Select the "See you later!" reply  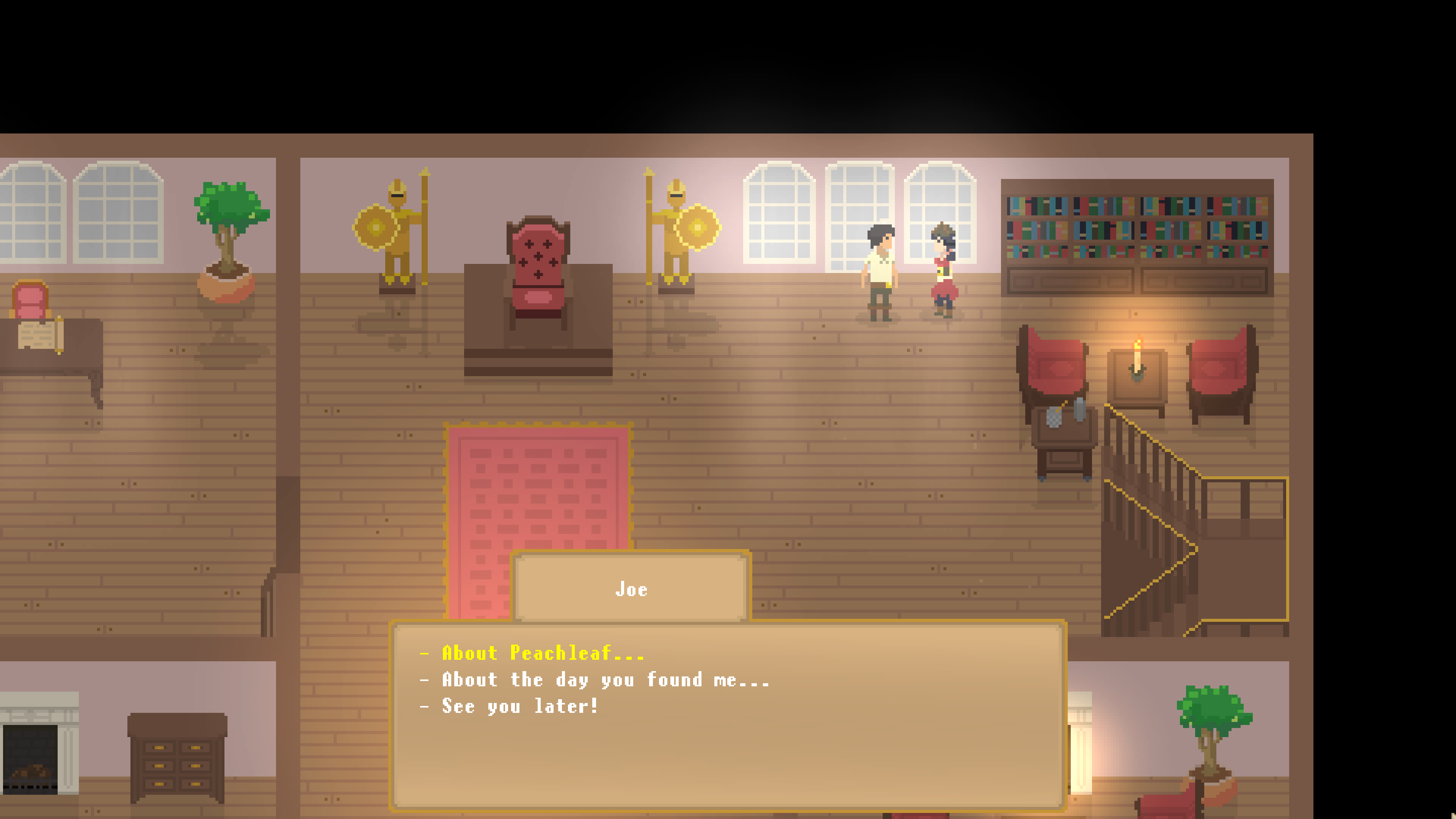pyautogui.click(x=519, y=706)
